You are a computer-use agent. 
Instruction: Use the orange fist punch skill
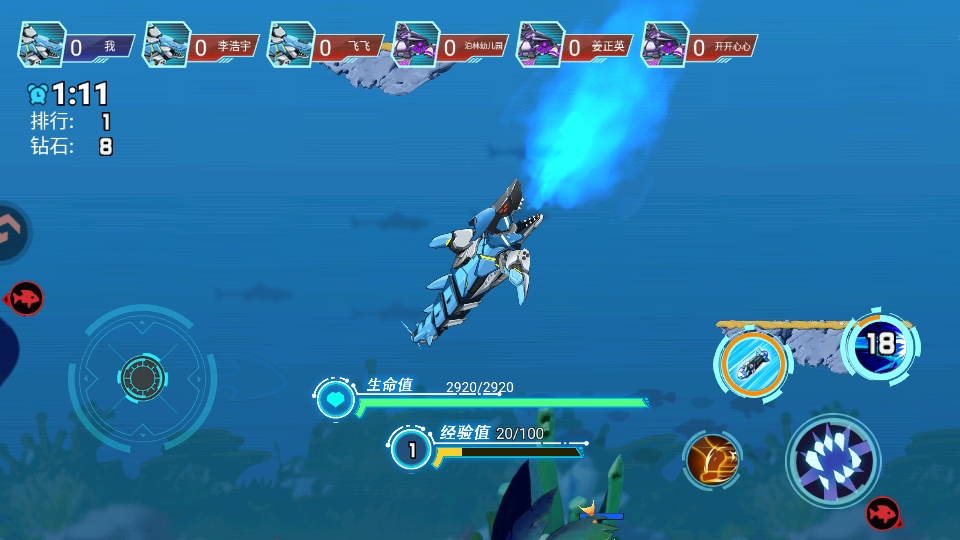[712, 461]
